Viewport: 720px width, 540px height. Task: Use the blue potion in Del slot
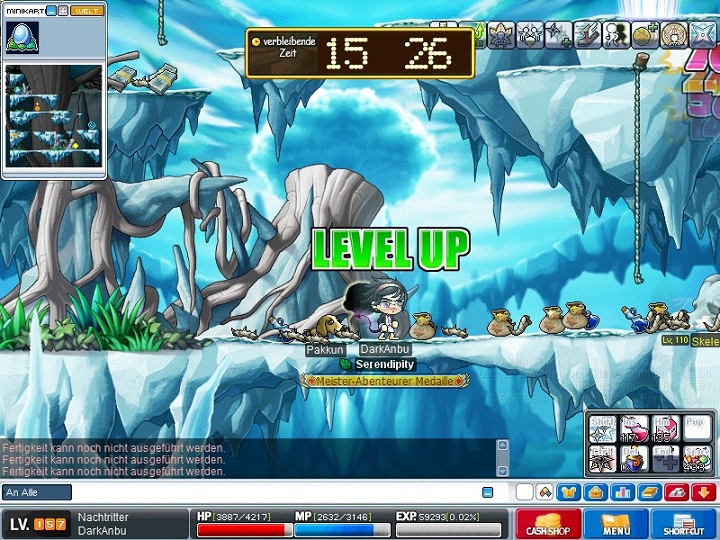tap(634, 459)
